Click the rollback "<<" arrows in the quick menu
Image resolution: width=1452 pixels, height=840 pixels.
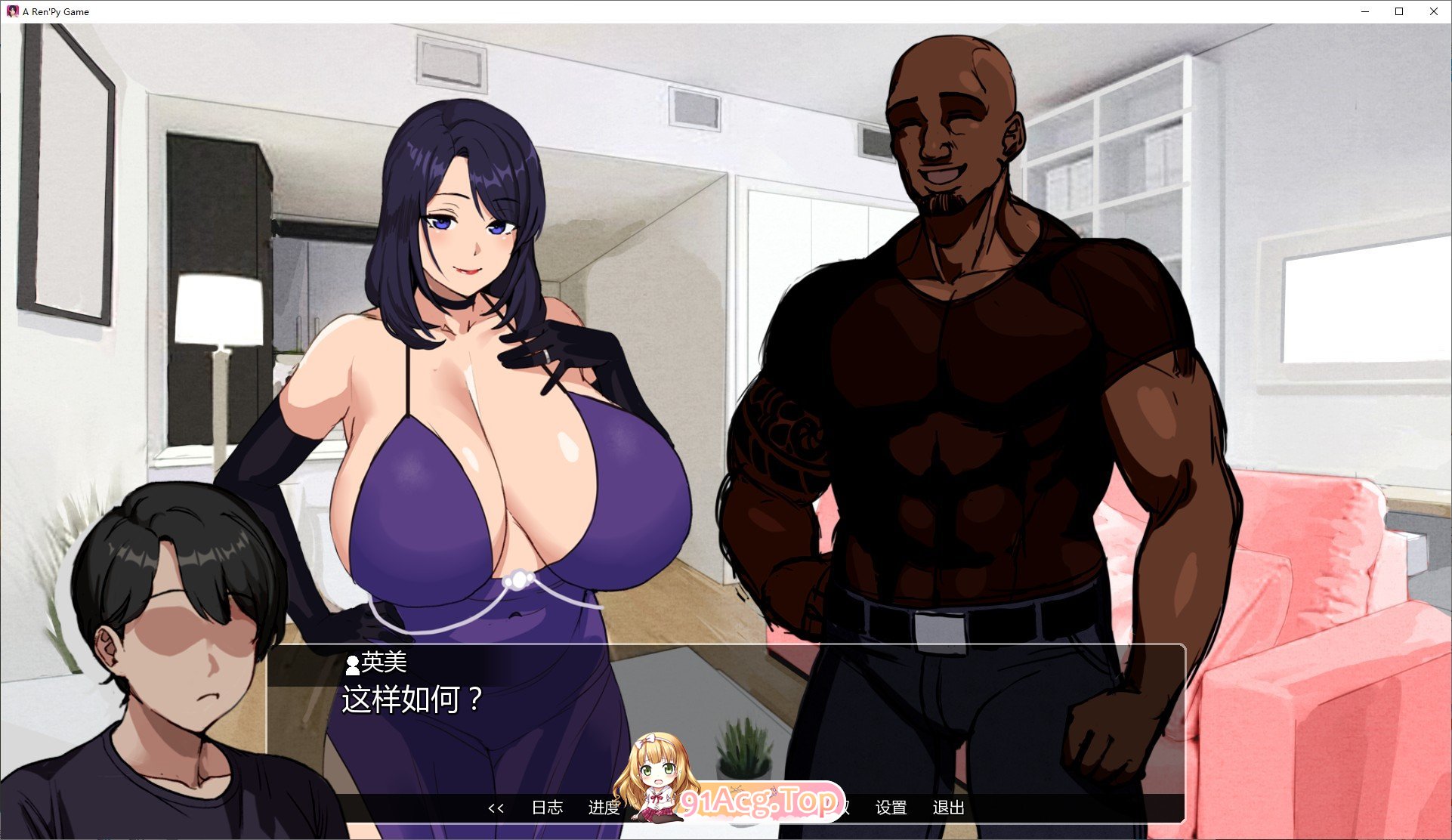coord(496,808)
